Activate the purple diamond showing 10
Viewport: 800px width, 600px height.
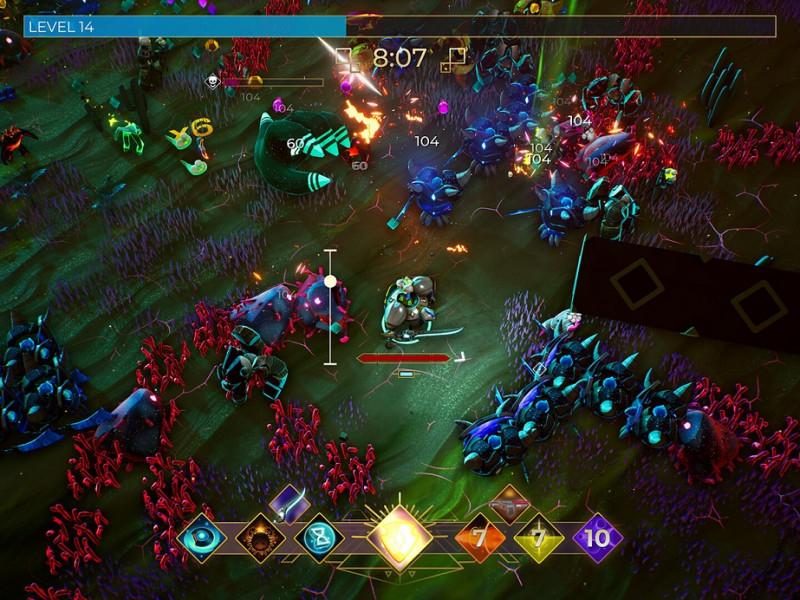point(597,538)
